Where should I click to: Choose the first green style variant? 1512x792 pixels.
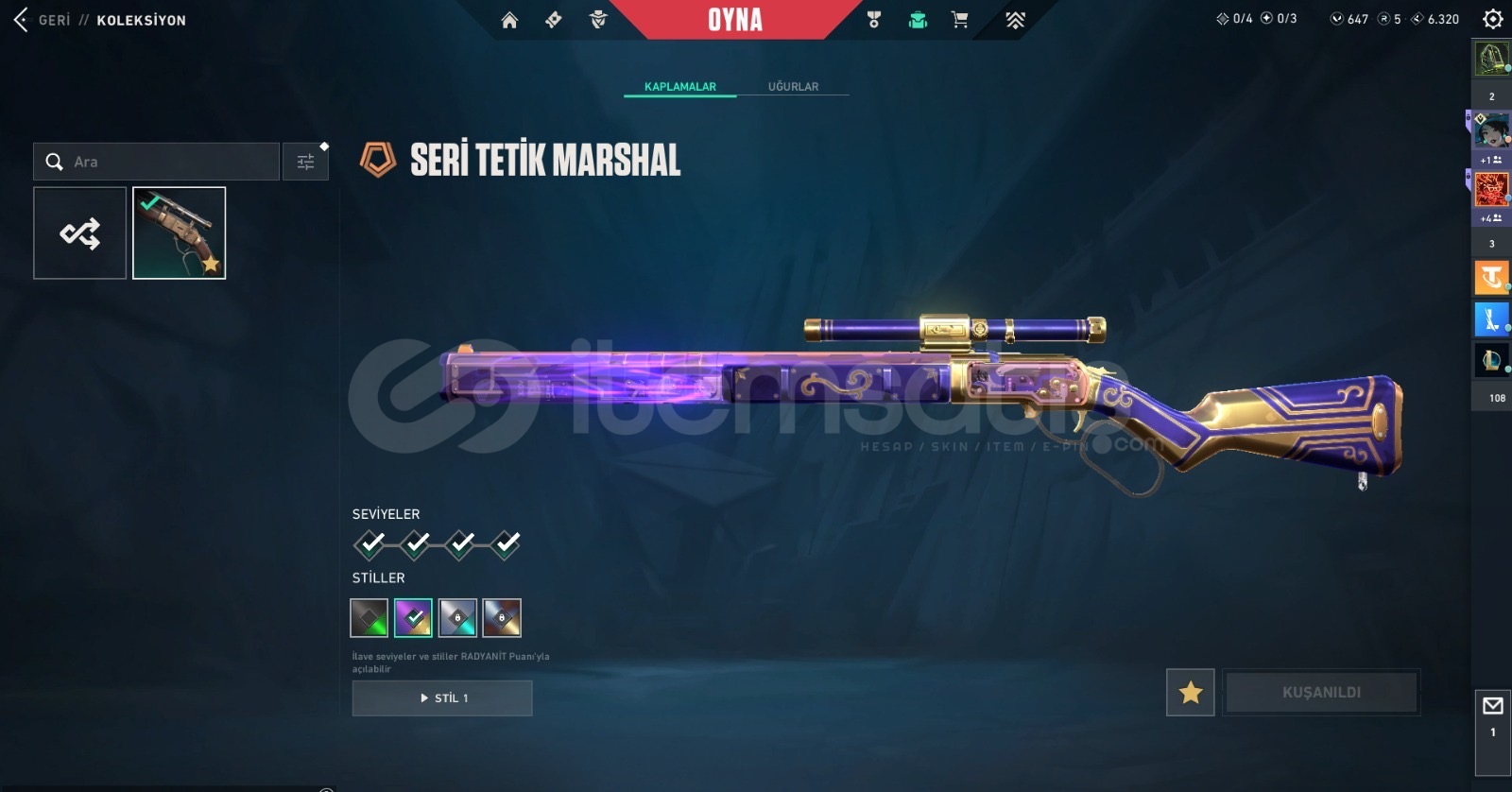[x=369, y=618]
